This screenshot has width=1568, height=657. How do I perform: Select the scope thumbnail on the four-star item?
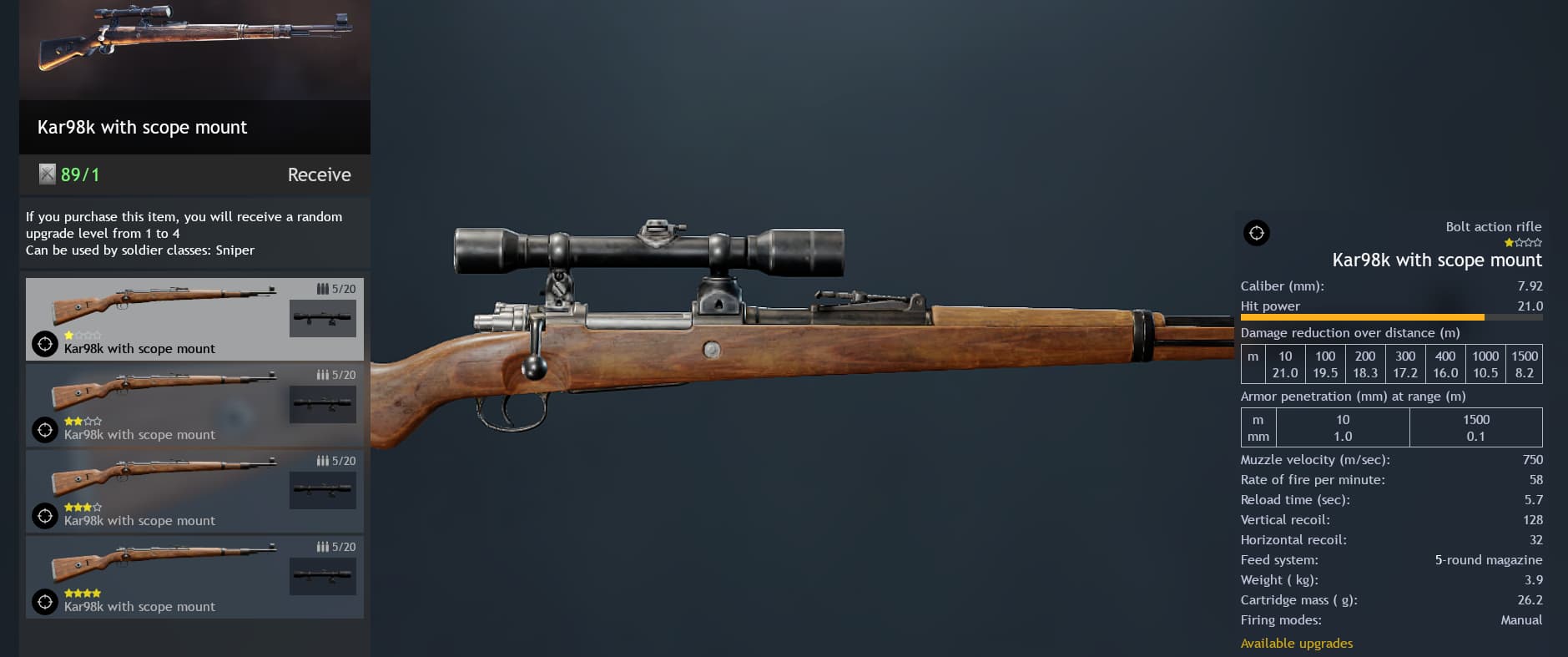click(x=323, y=576)
